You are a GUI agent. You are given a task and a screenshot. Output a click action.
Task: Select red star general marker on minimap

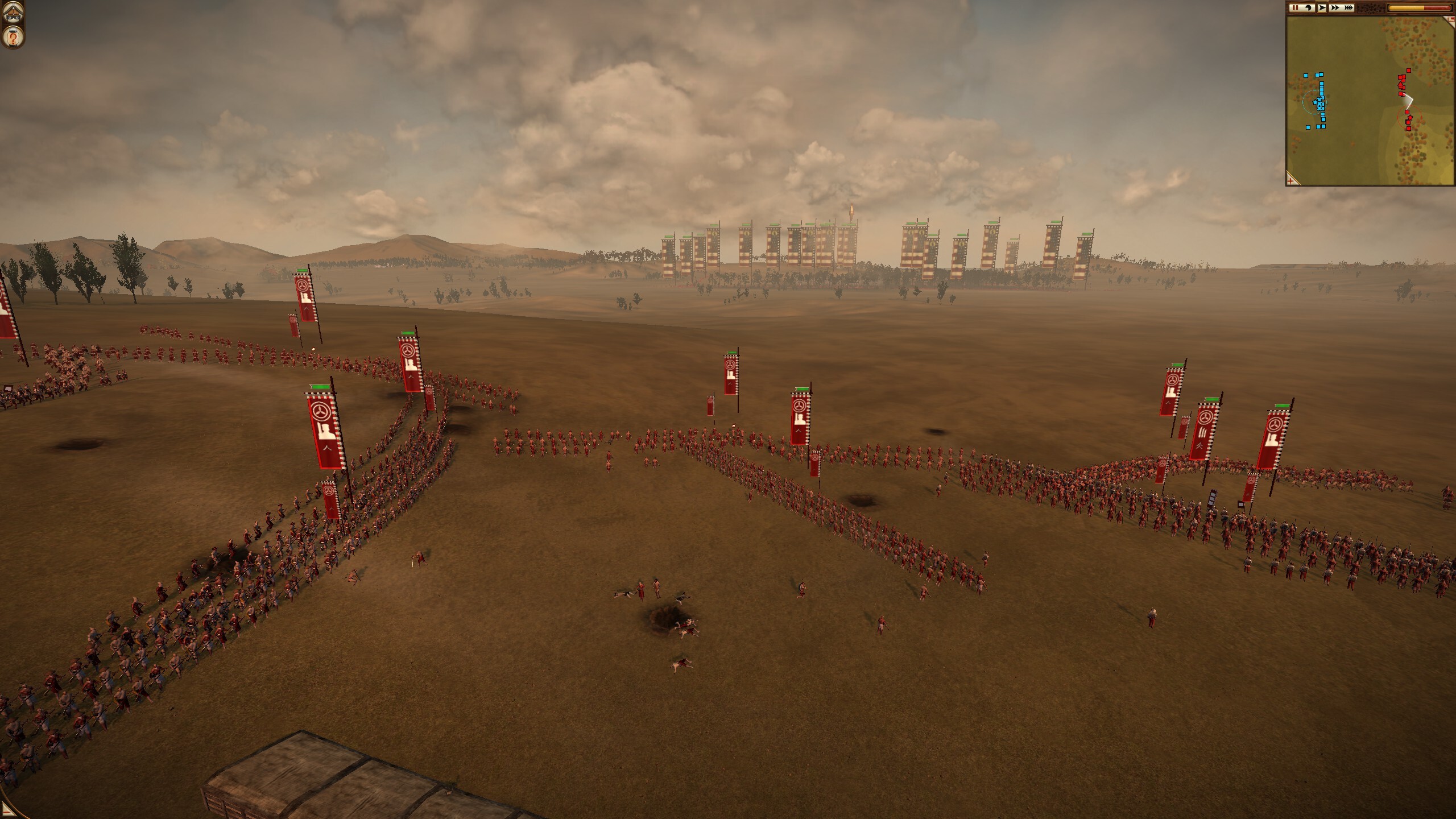[1409, 117]
